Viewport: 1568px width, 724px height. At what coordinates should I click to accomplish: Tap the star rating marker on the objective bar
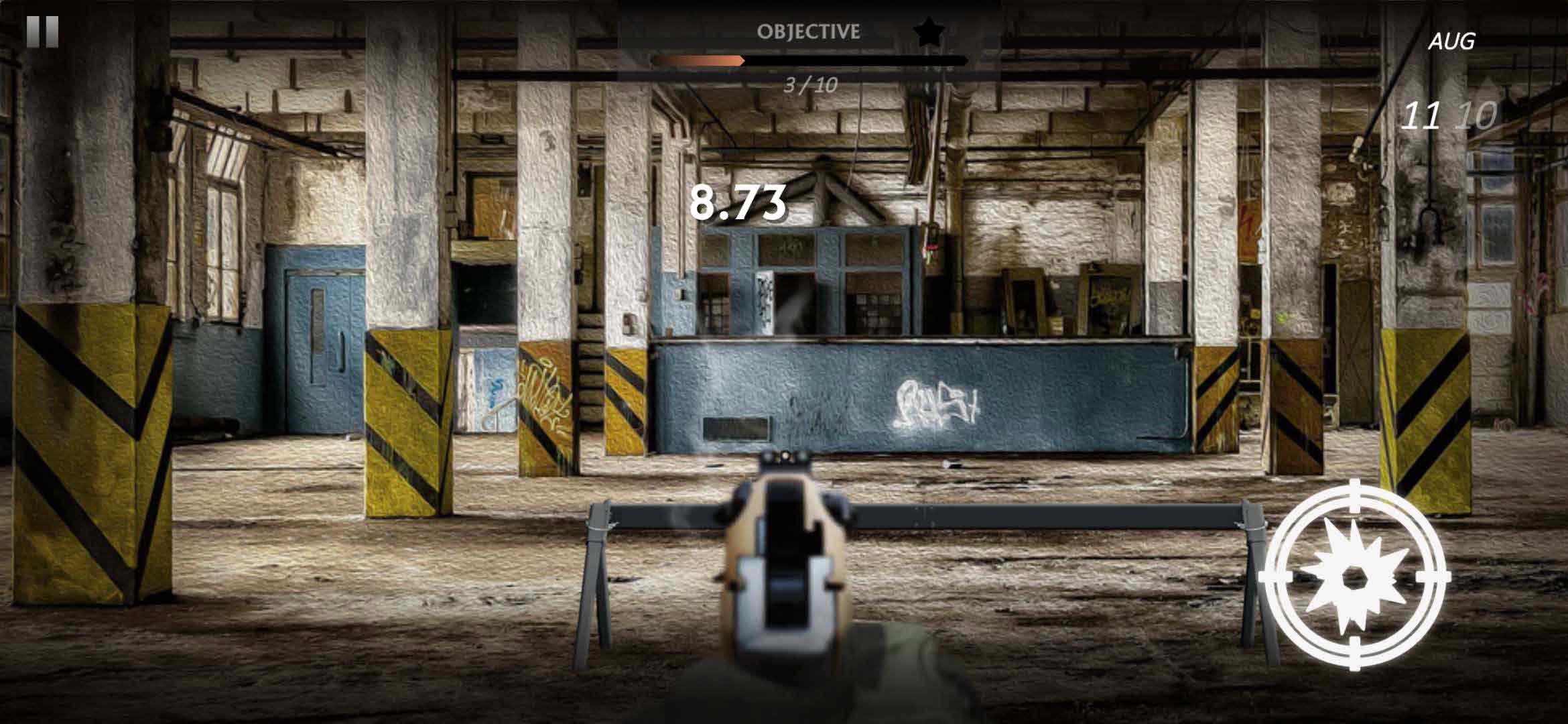click(x=930, y=31)
